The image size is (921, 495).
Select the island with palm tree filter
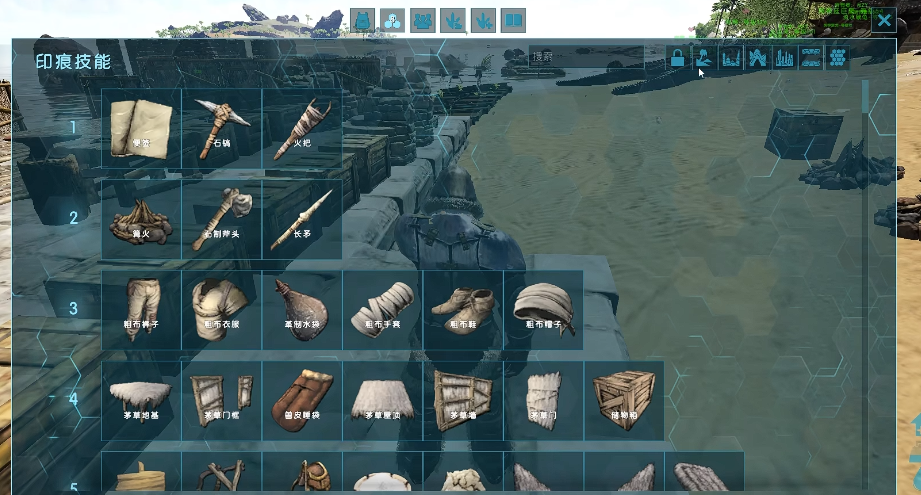(x=704, y=58)
